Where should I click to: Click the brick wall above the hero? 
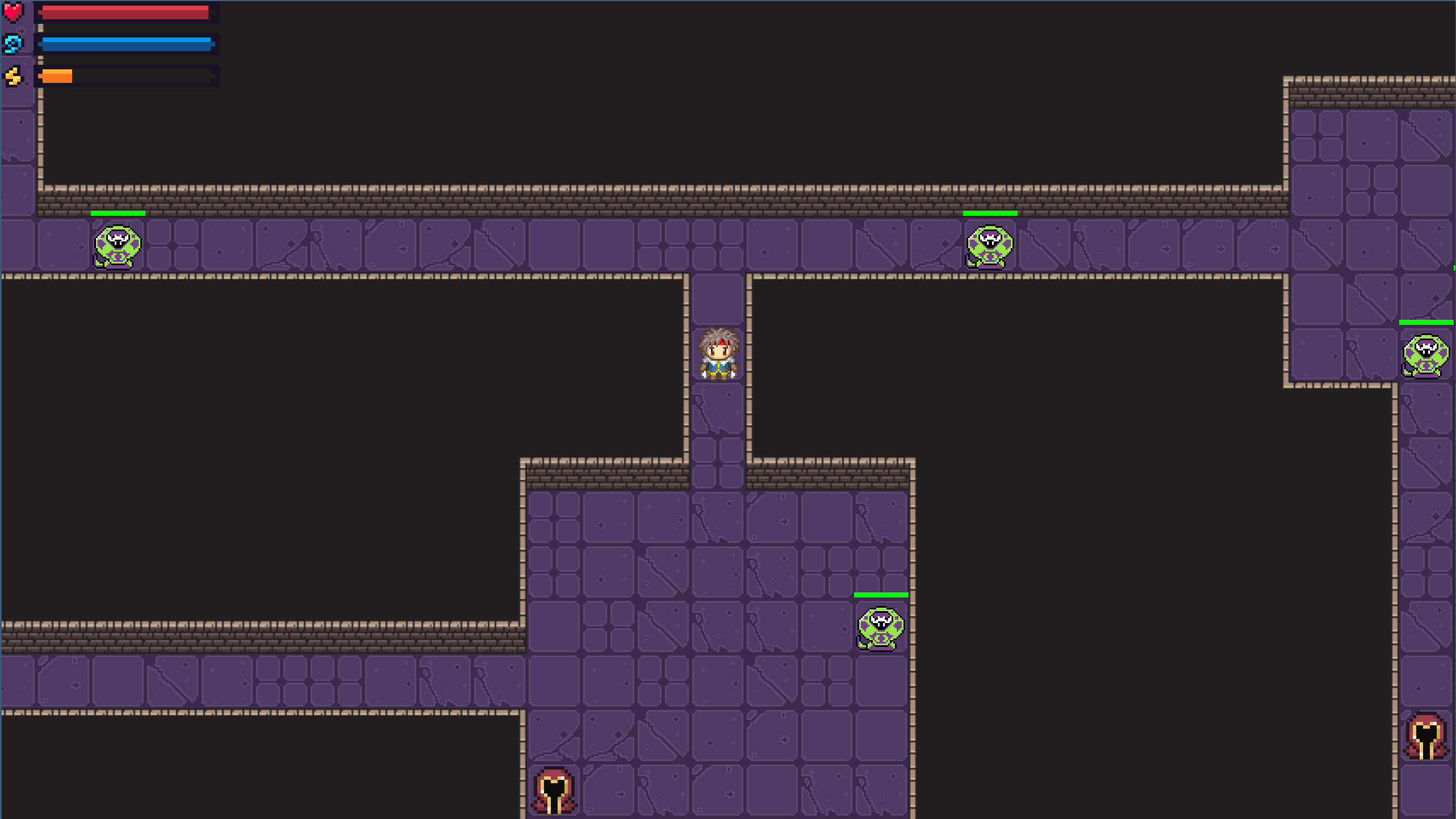[717, 199]
